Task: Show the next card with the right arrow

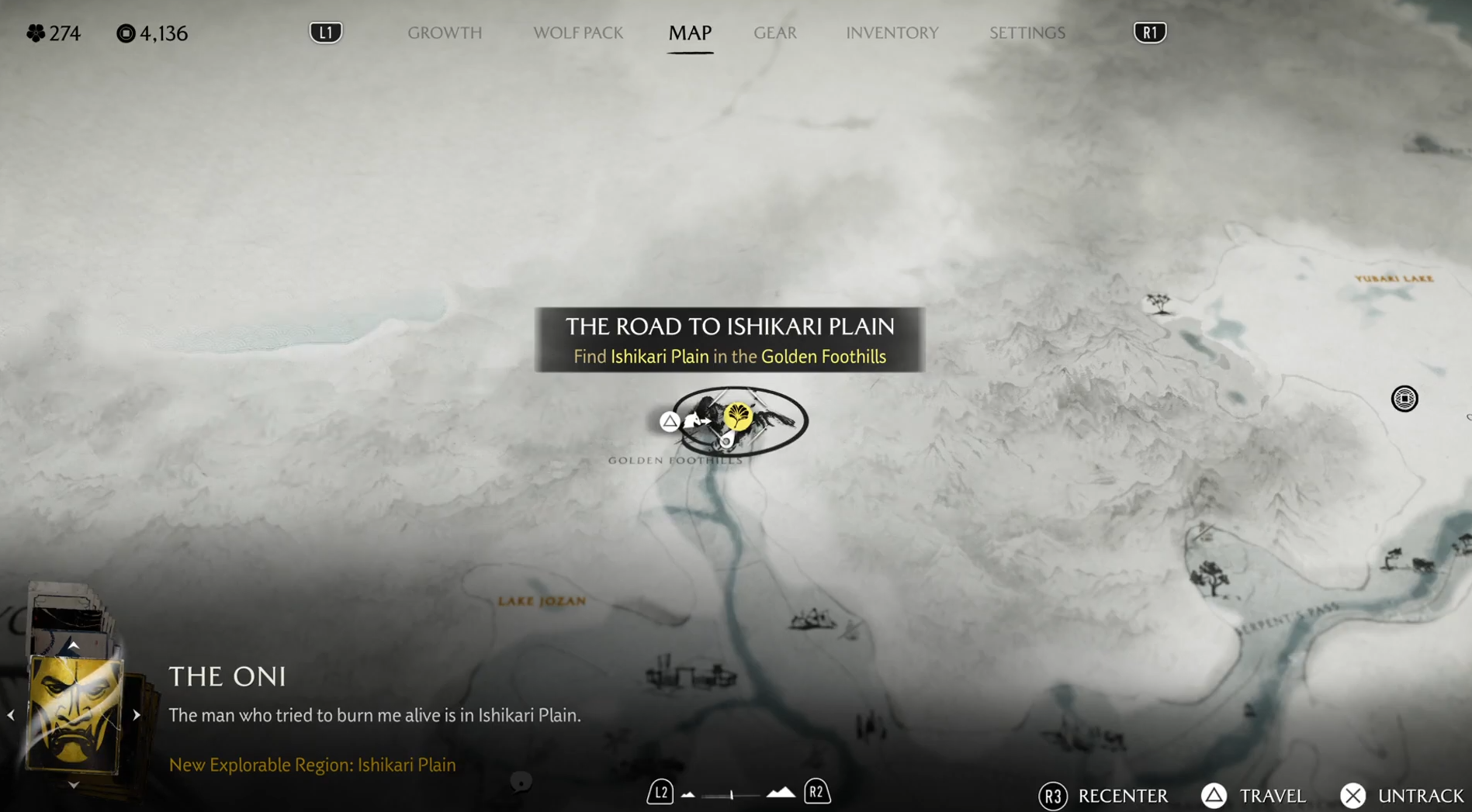Action: coord(137,715)
